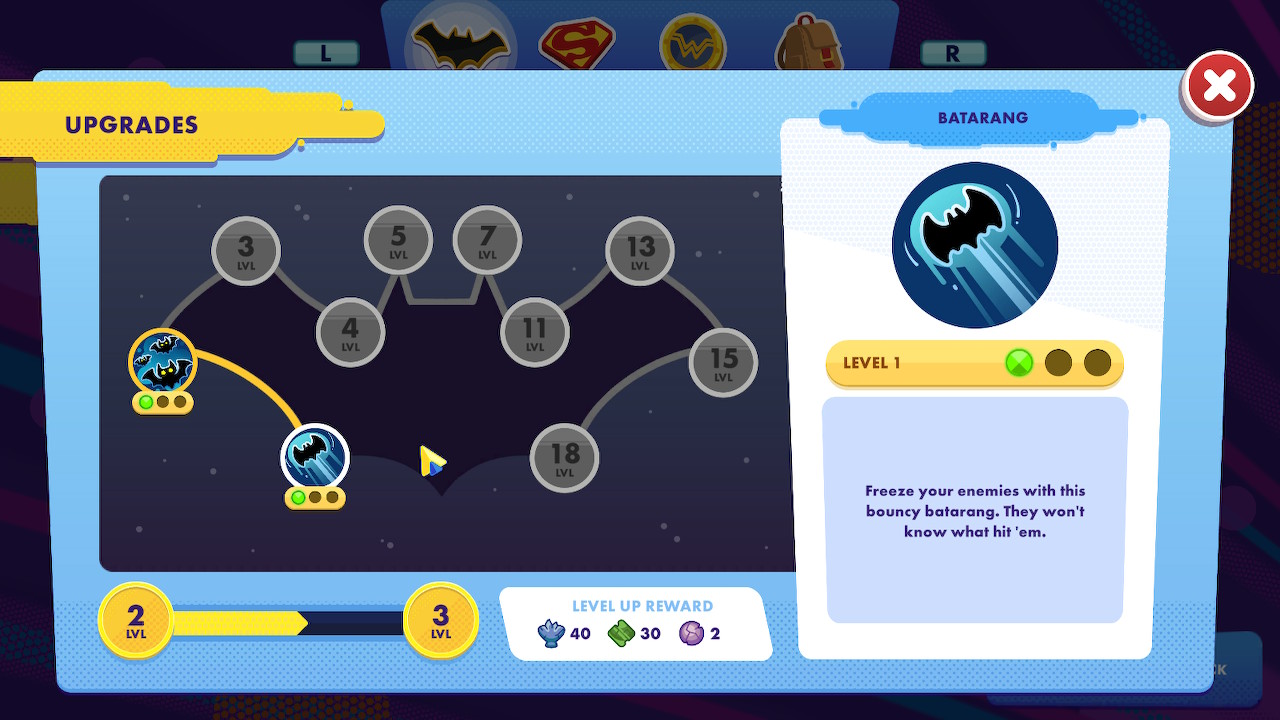The width and height of the screenshot is (1280, 720).
Task: Click the level progress bar from 2 to 3
Action: (x=288, y=621)
